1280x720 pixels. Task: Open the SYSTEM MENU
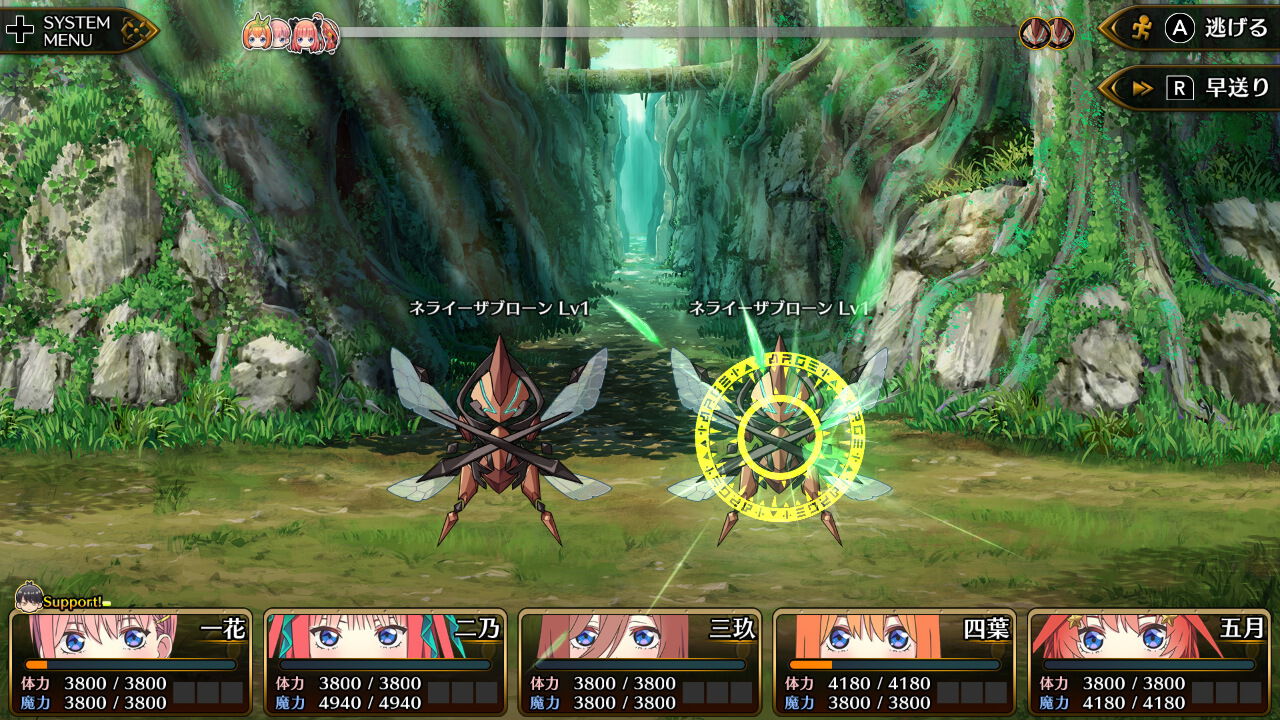[x=75, y=28]
